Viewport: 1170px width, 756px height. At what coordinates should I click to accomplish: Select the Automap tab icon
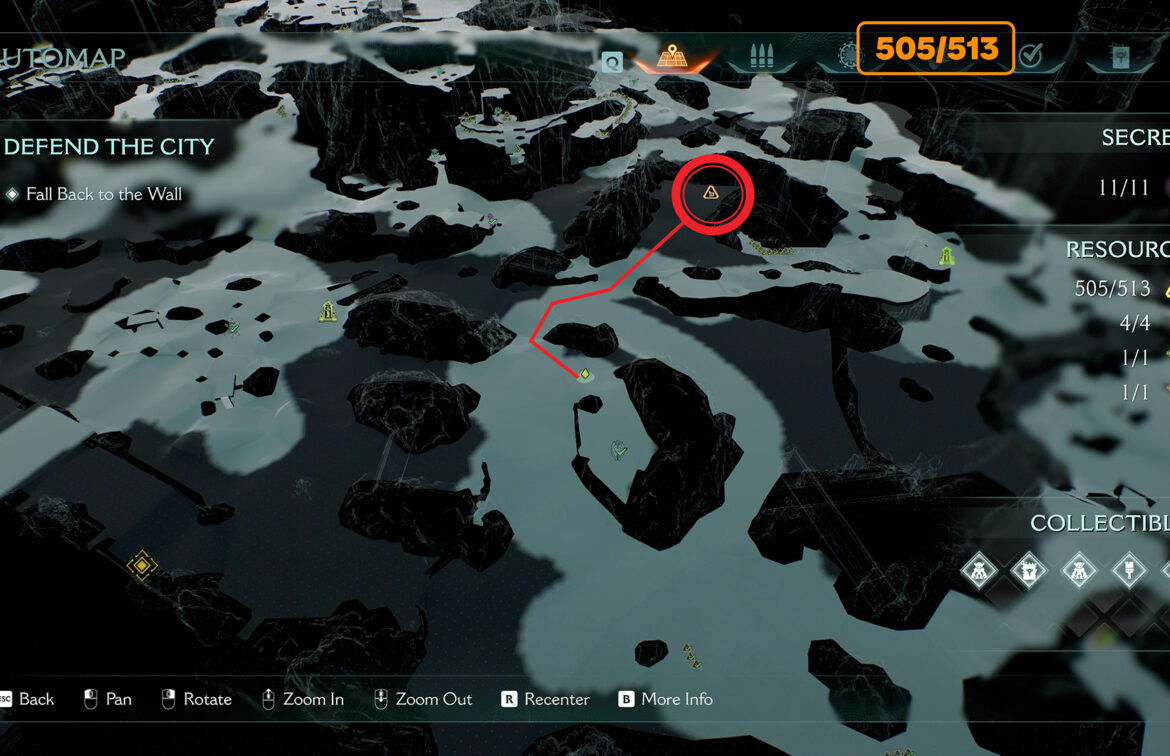click(670, 55)
